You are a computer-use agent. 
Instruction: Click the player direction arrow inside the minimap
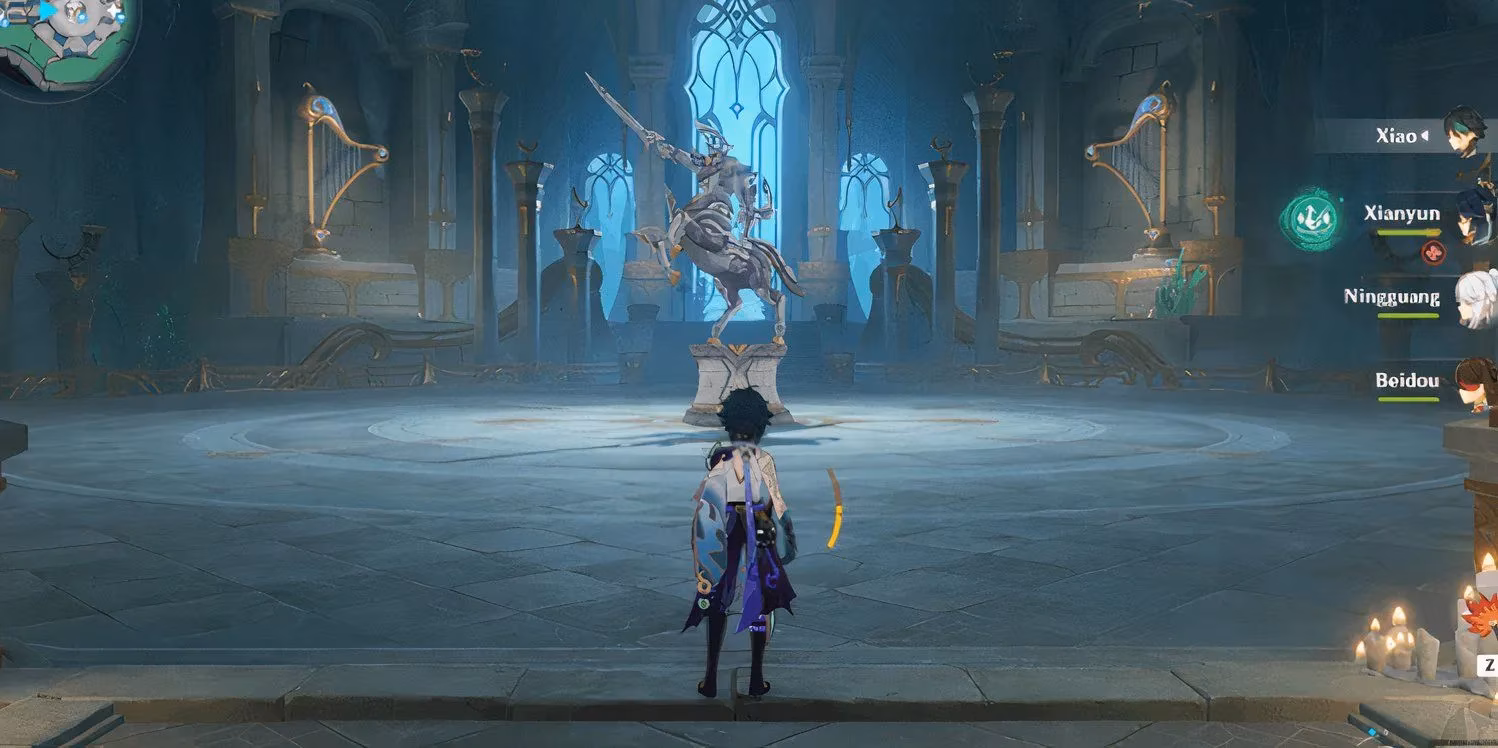pos(47,10)
